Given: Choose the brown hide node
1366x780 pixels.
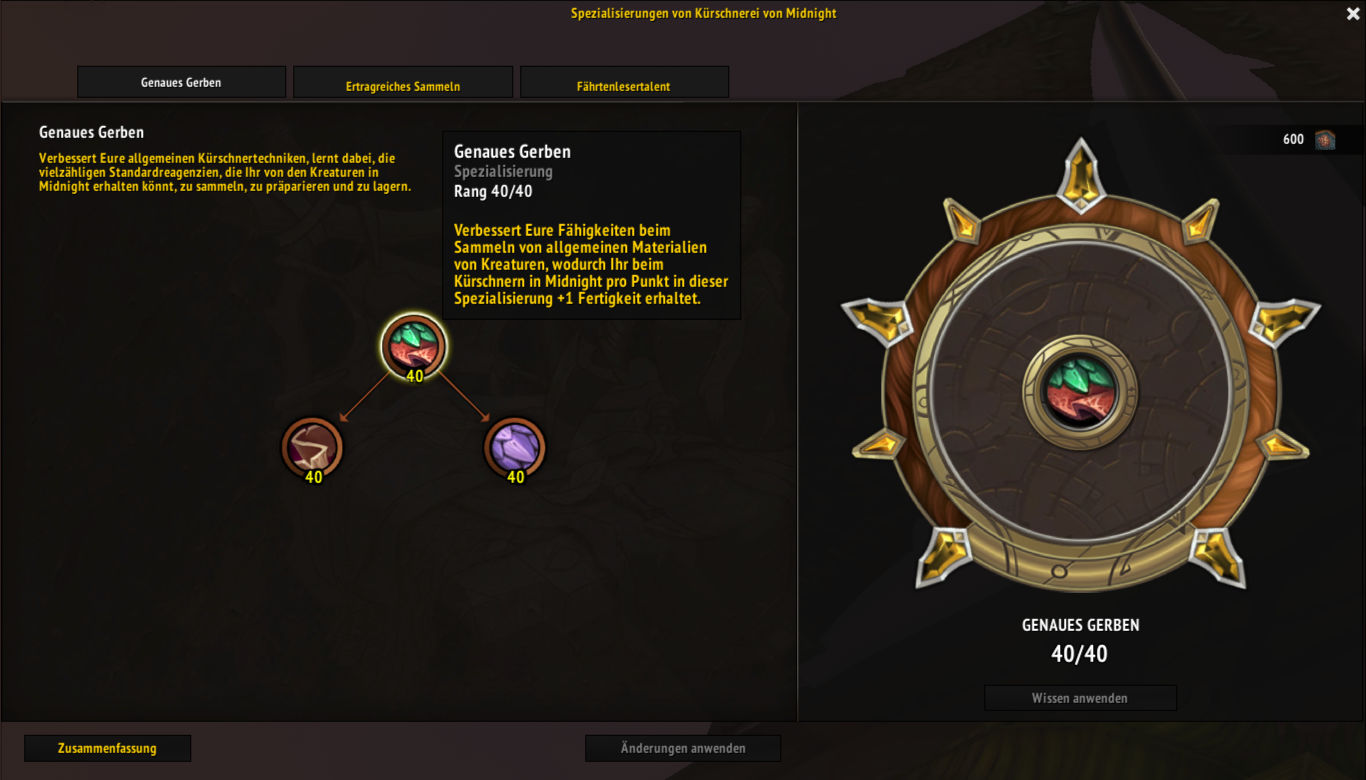Looking at the screenshot, I should pos(312,446).
